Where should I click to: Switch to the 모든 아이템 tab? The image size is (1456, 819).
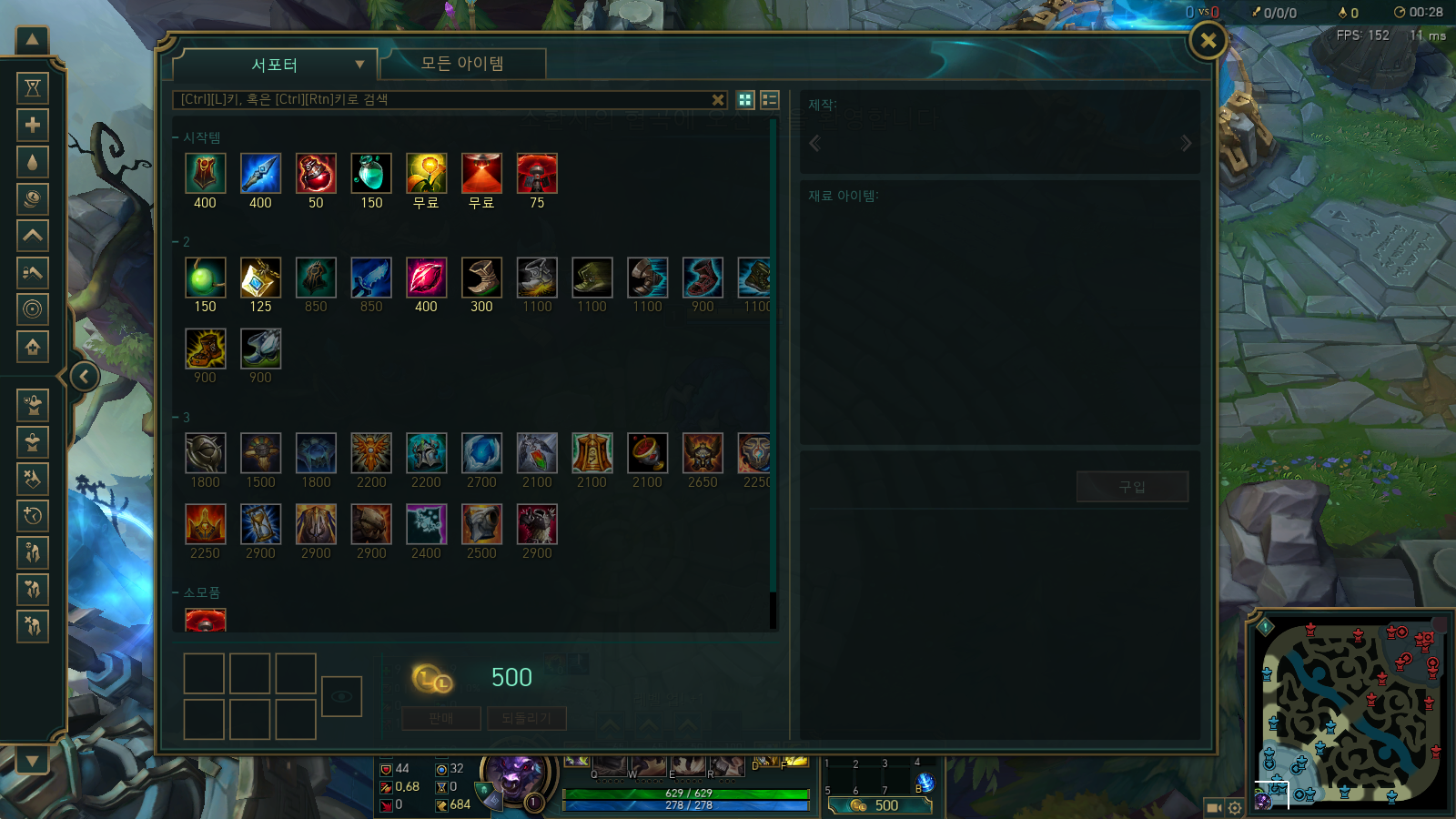(x=462, y=64)
